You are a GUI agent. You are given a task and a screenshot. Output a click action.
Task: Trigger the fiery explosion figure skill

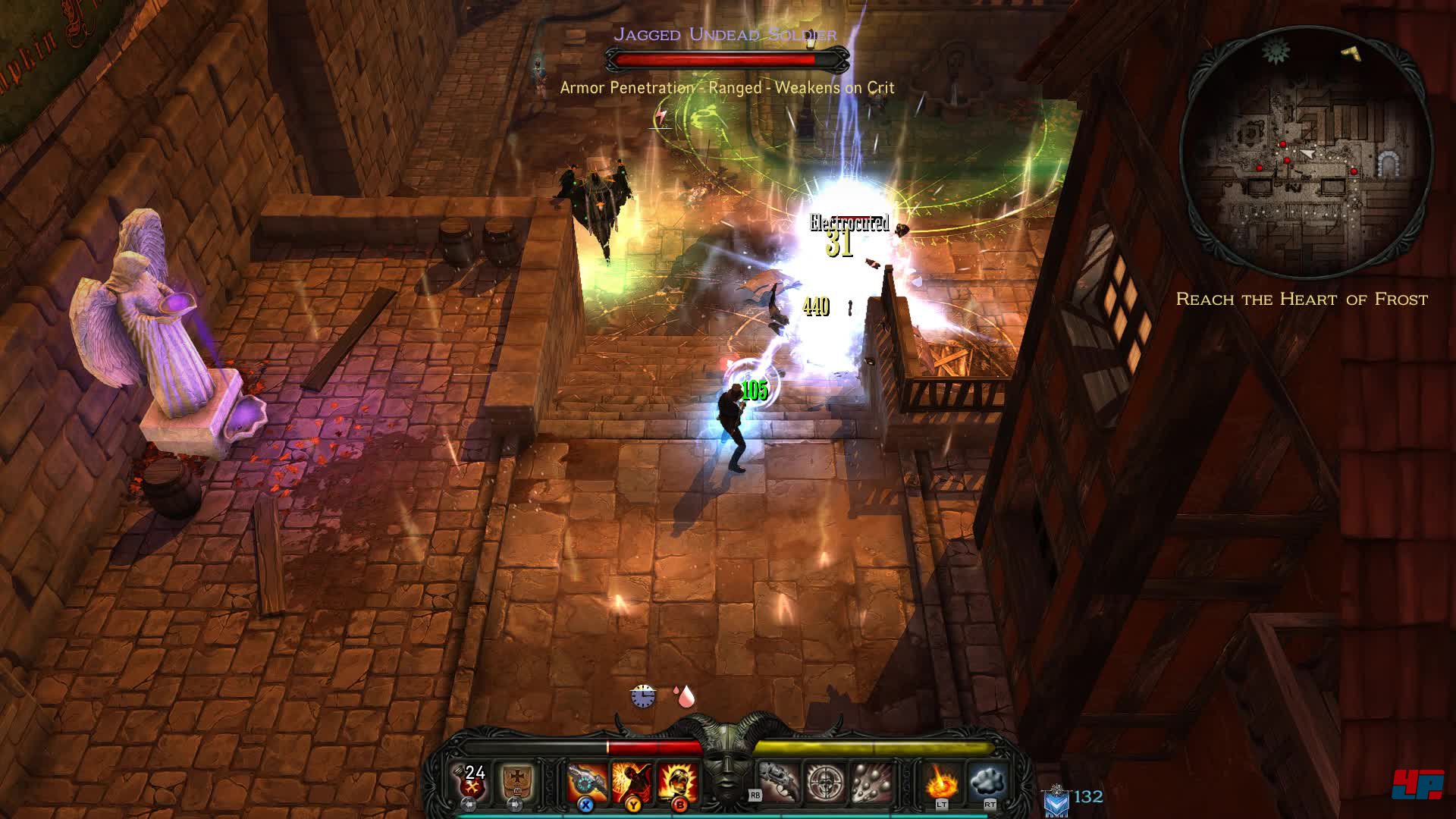tap(632, 781)
